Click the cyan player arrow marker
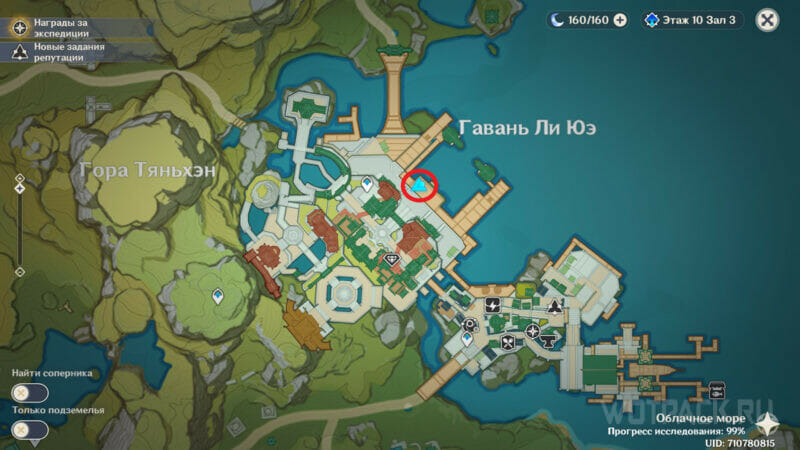This screenshot has height=450, width=800. pyautogui.click(x=421, y=186)
